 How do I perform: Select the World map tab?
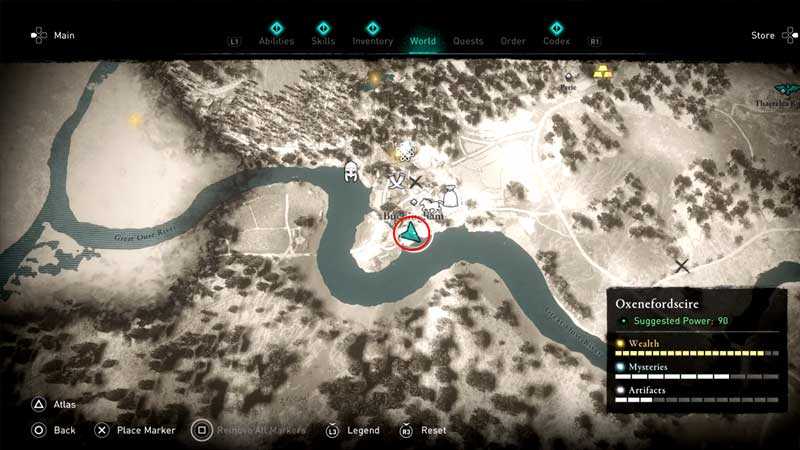pyautogui.click(x=423, y=41)
